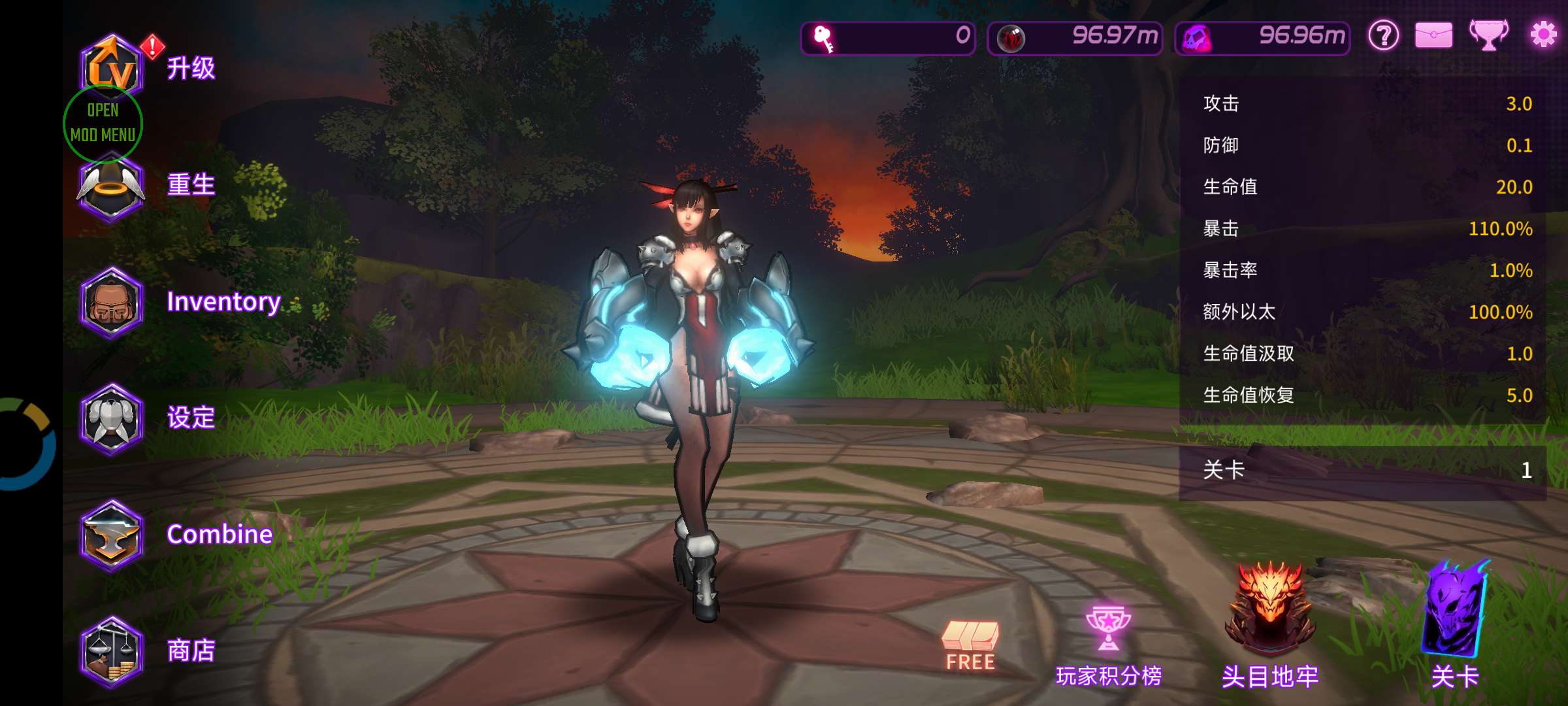Screen dimensions: 1568x706
Task: Tap the Open Mod Menu circle
Action: [x=103, y=124]
